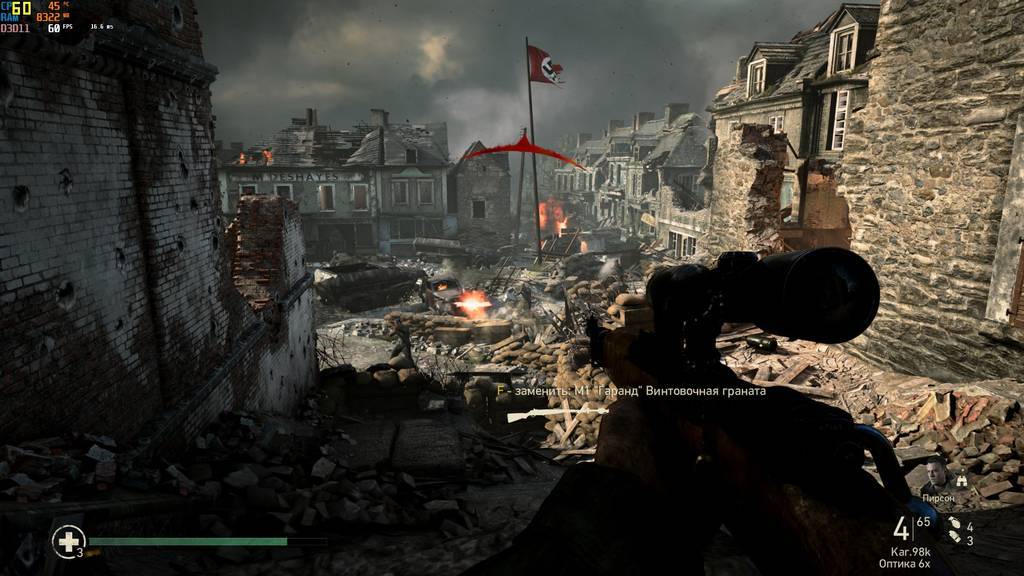
Task: Use the first aid kit icon
Action: point(67,541)
